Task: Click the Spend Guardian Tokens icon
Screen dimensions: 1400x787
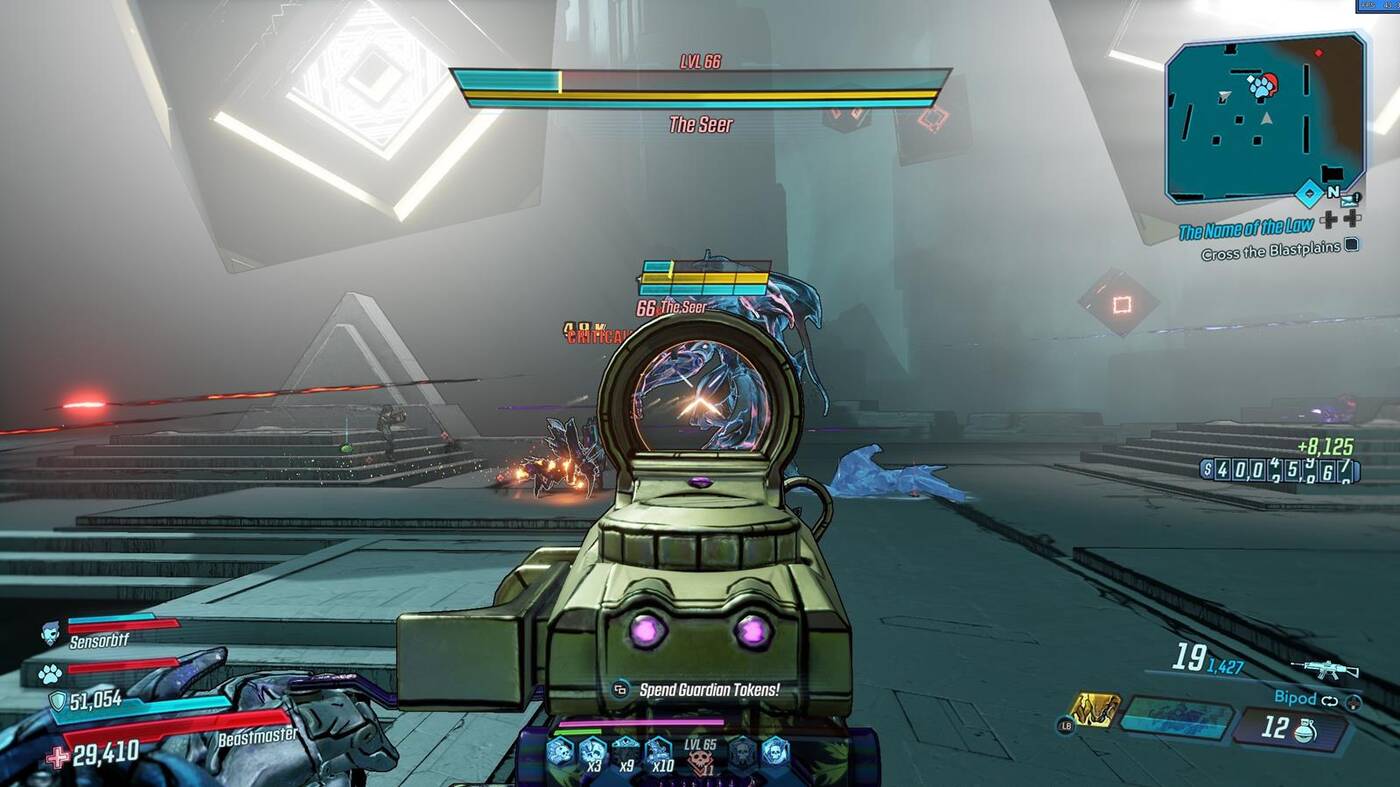Action: (620, 690)
